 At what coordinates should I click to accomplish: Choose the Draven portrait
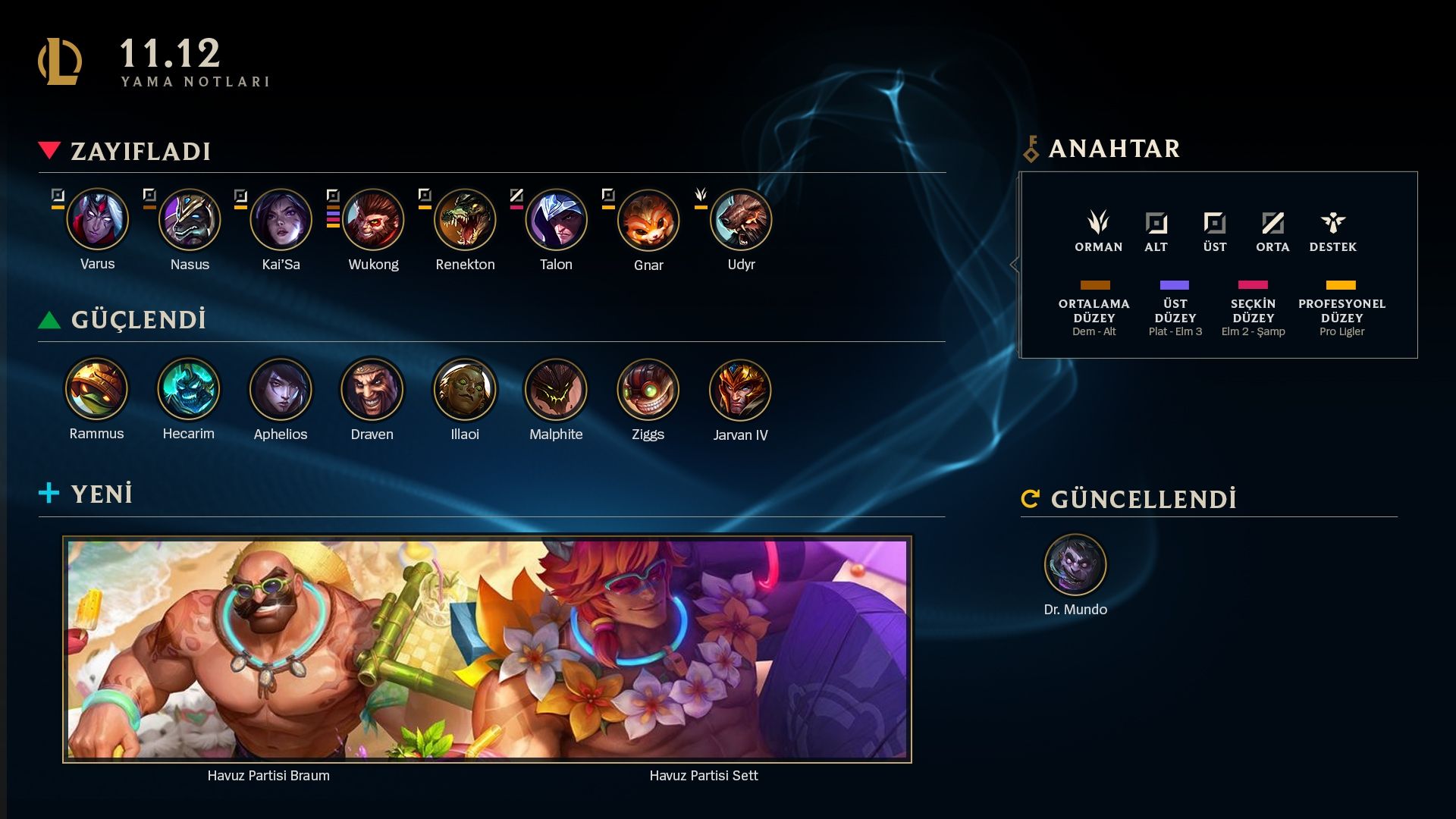(372, 389)
